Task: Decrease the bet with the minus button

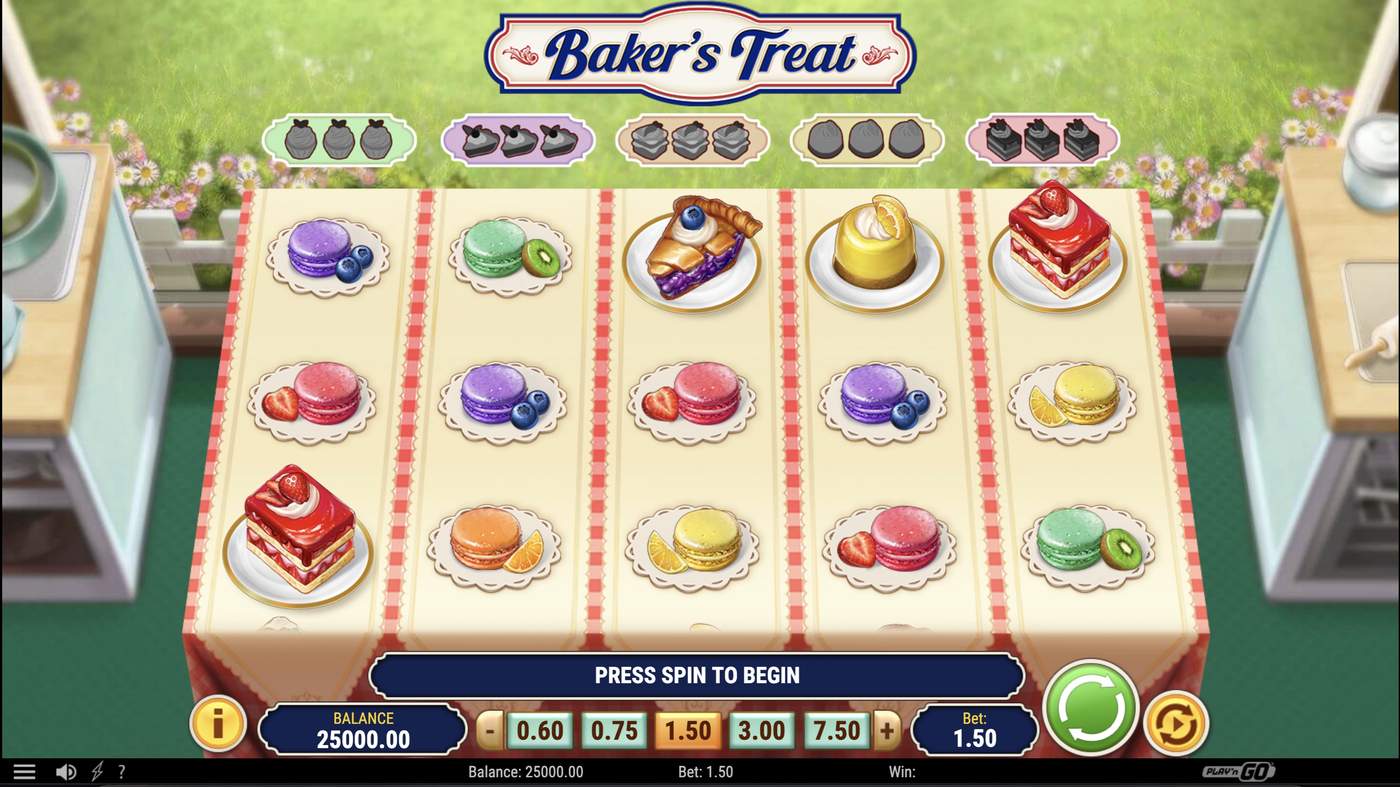Action: [x=489, y=730]
